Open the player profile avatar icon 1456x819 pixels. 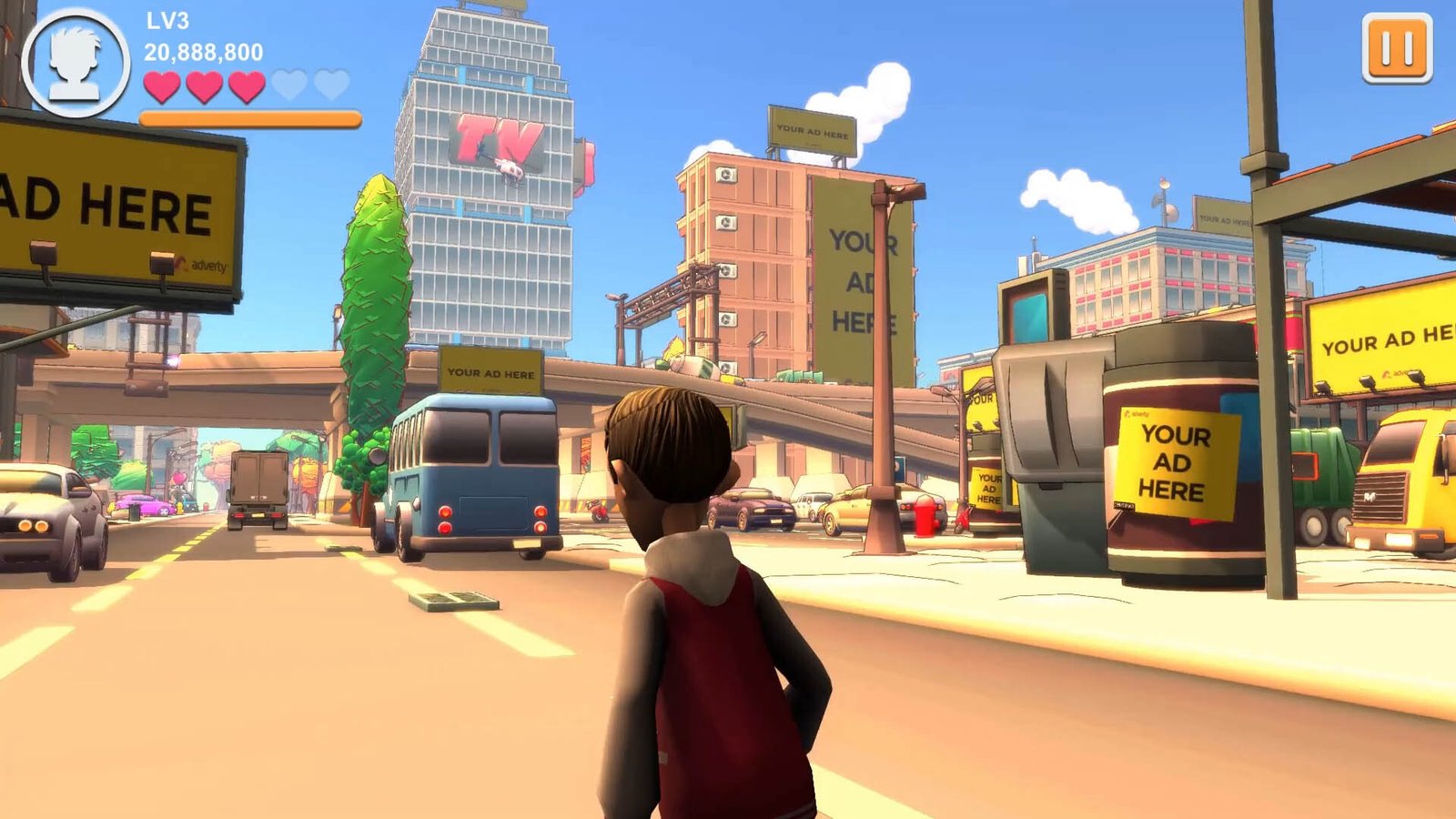[75, 63]
